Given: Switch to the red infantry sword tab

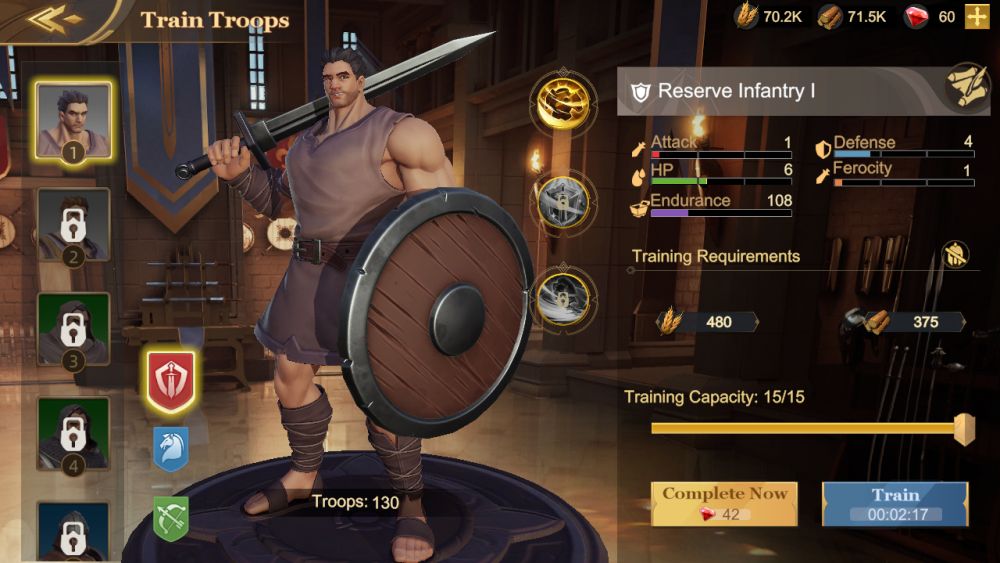Looking at the screenshot, I should 171,381.
